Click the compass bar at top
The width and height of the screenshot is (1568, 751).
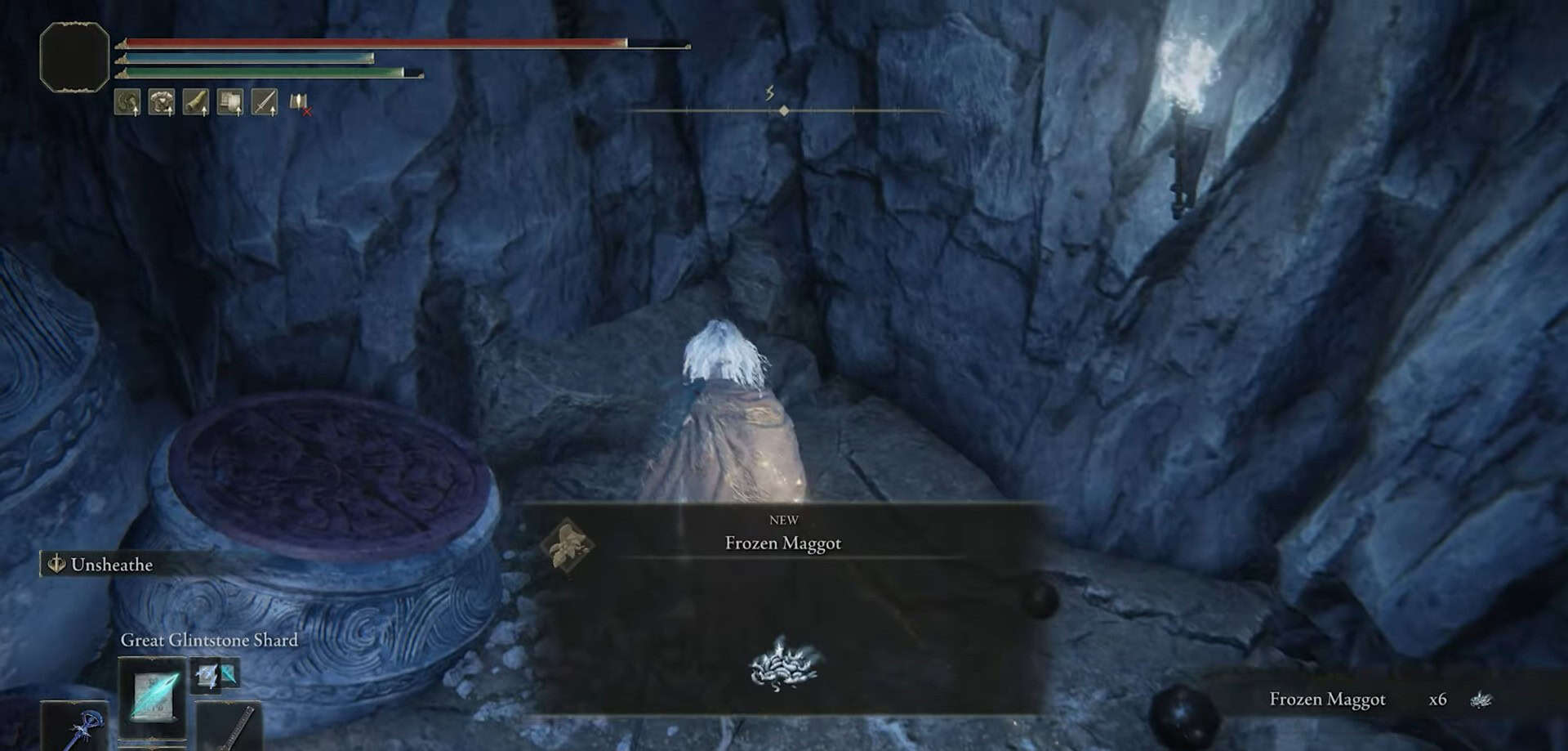(784, 110)
